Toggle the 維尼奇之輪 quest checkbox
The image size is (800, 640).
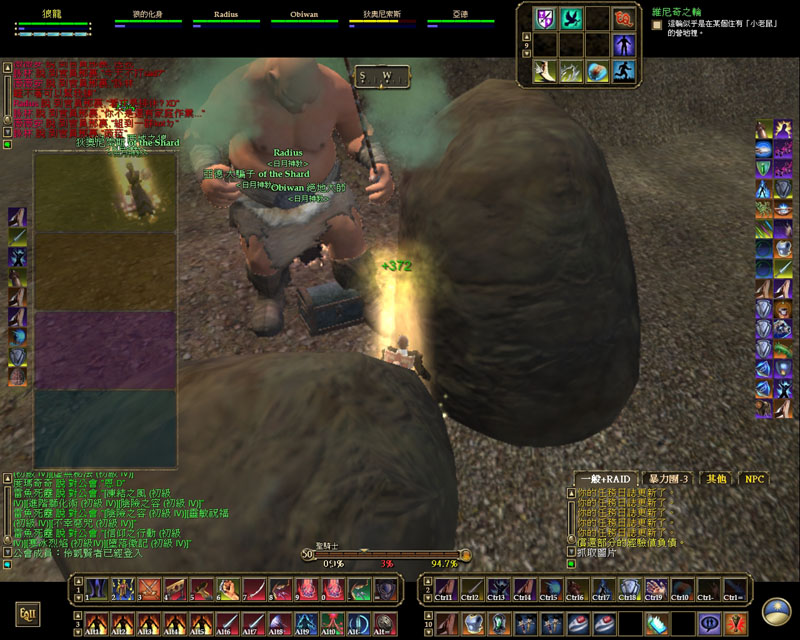[657, 23]
